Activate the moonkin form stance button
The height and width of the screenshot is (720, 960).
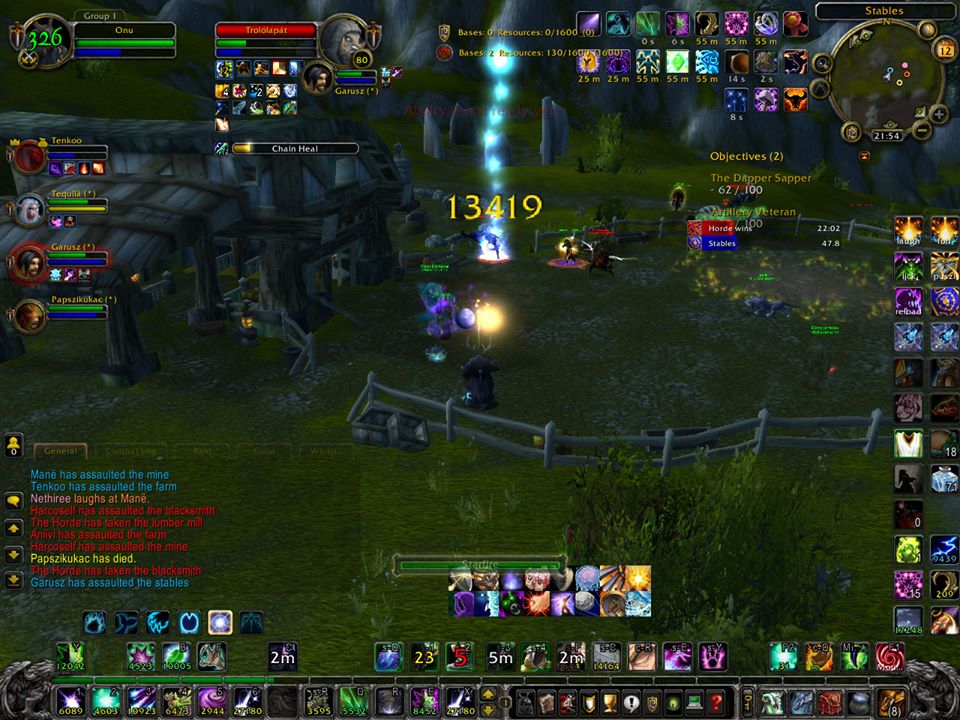(x=220, y=623)
